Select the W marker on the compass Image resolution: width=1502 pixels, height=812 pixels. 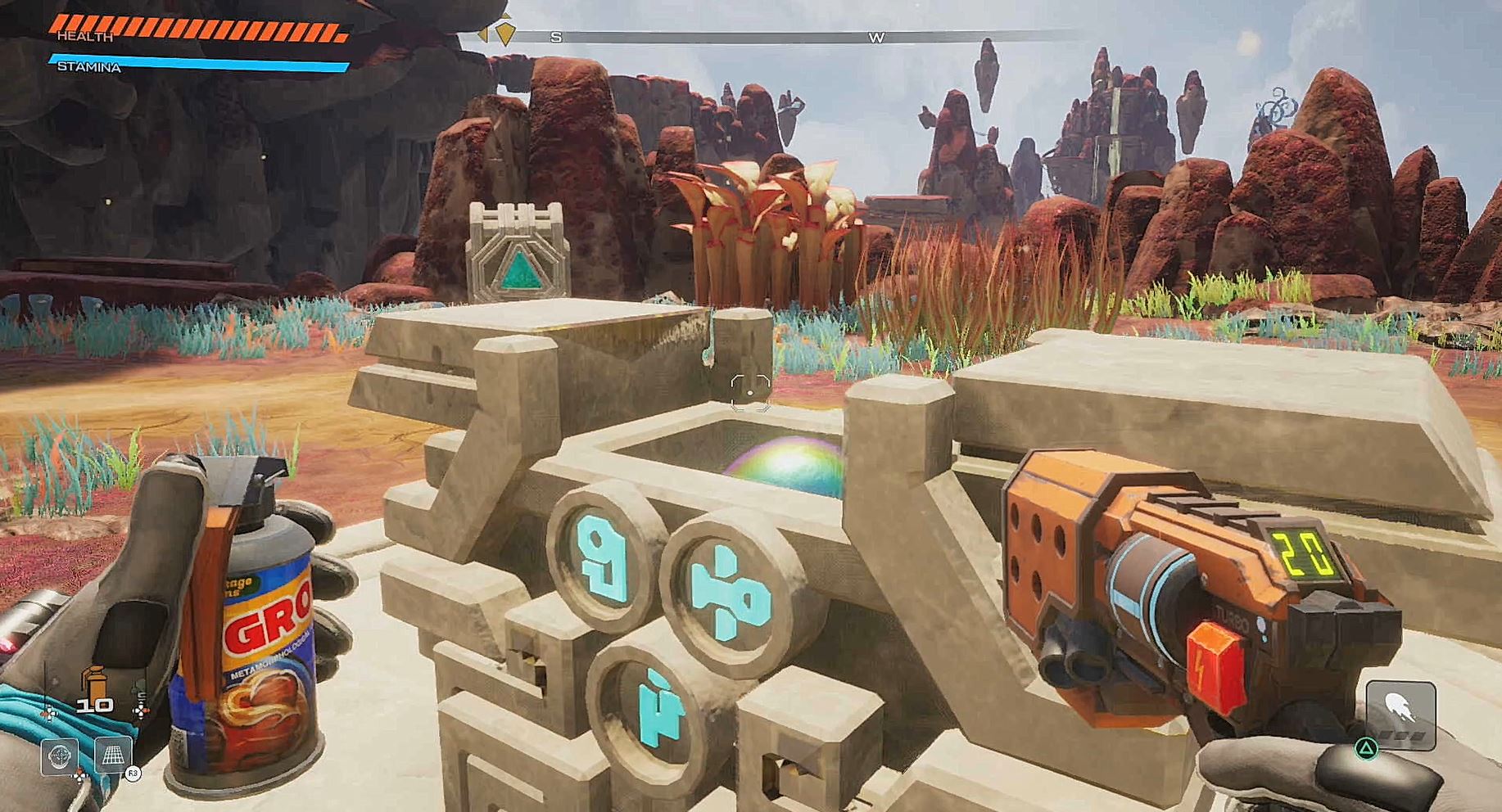(877, 36)
